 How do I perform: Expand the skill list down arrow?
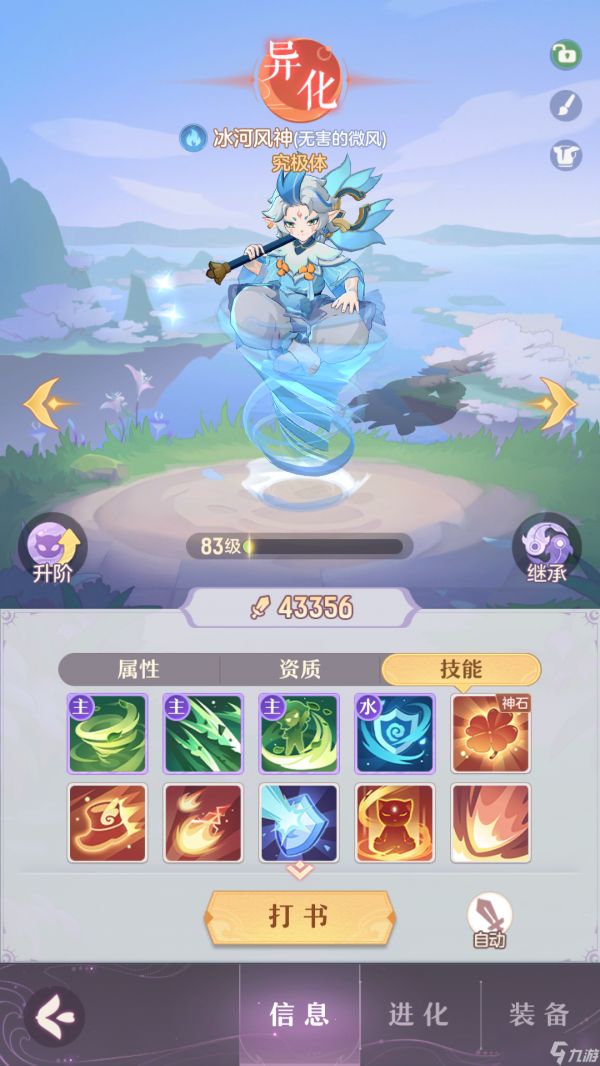click(299, 873)
